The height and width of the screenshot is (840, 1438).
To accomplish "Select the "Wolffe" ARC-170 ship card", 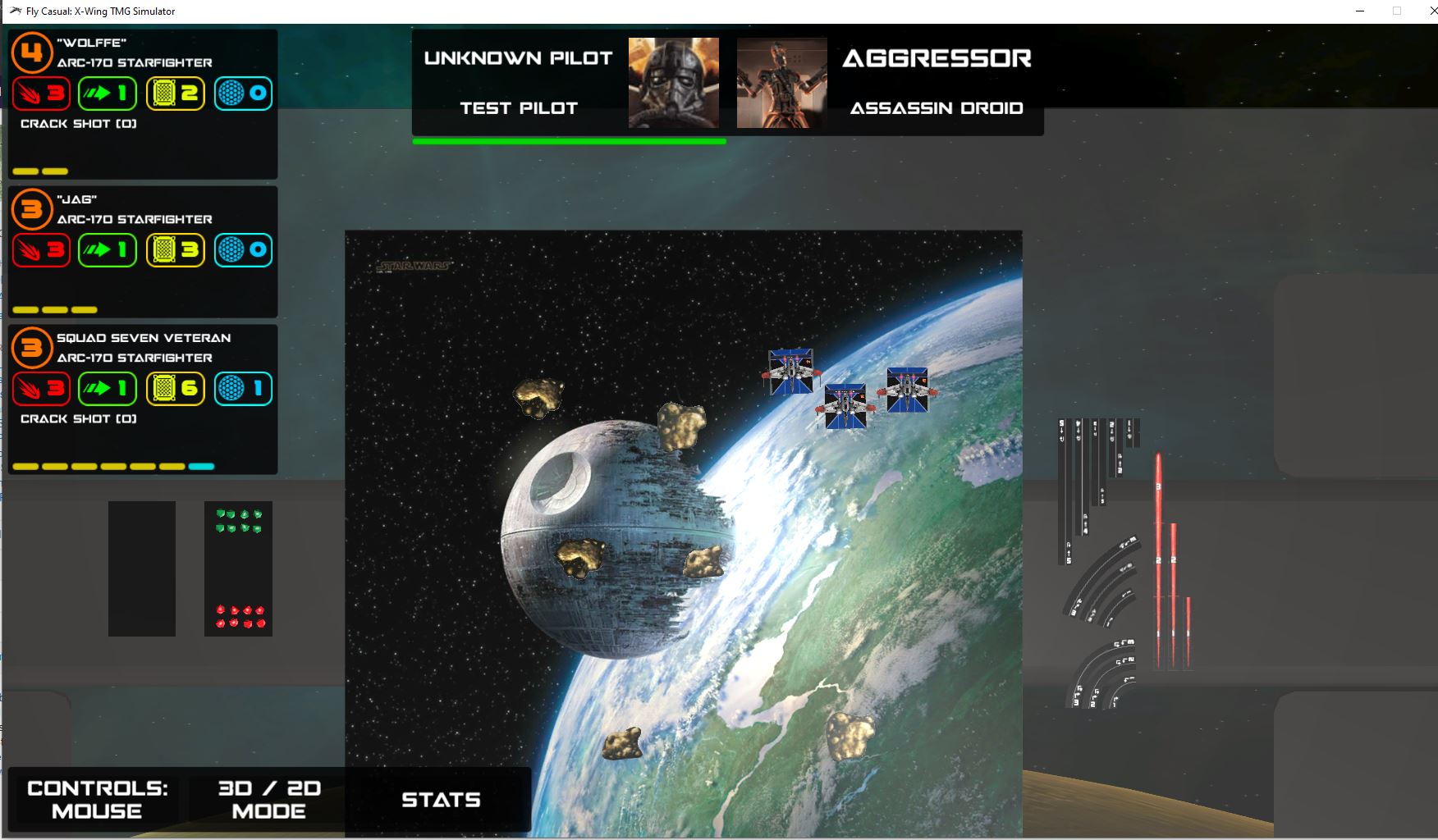I will pyautogui.click(x=143, y=104).
